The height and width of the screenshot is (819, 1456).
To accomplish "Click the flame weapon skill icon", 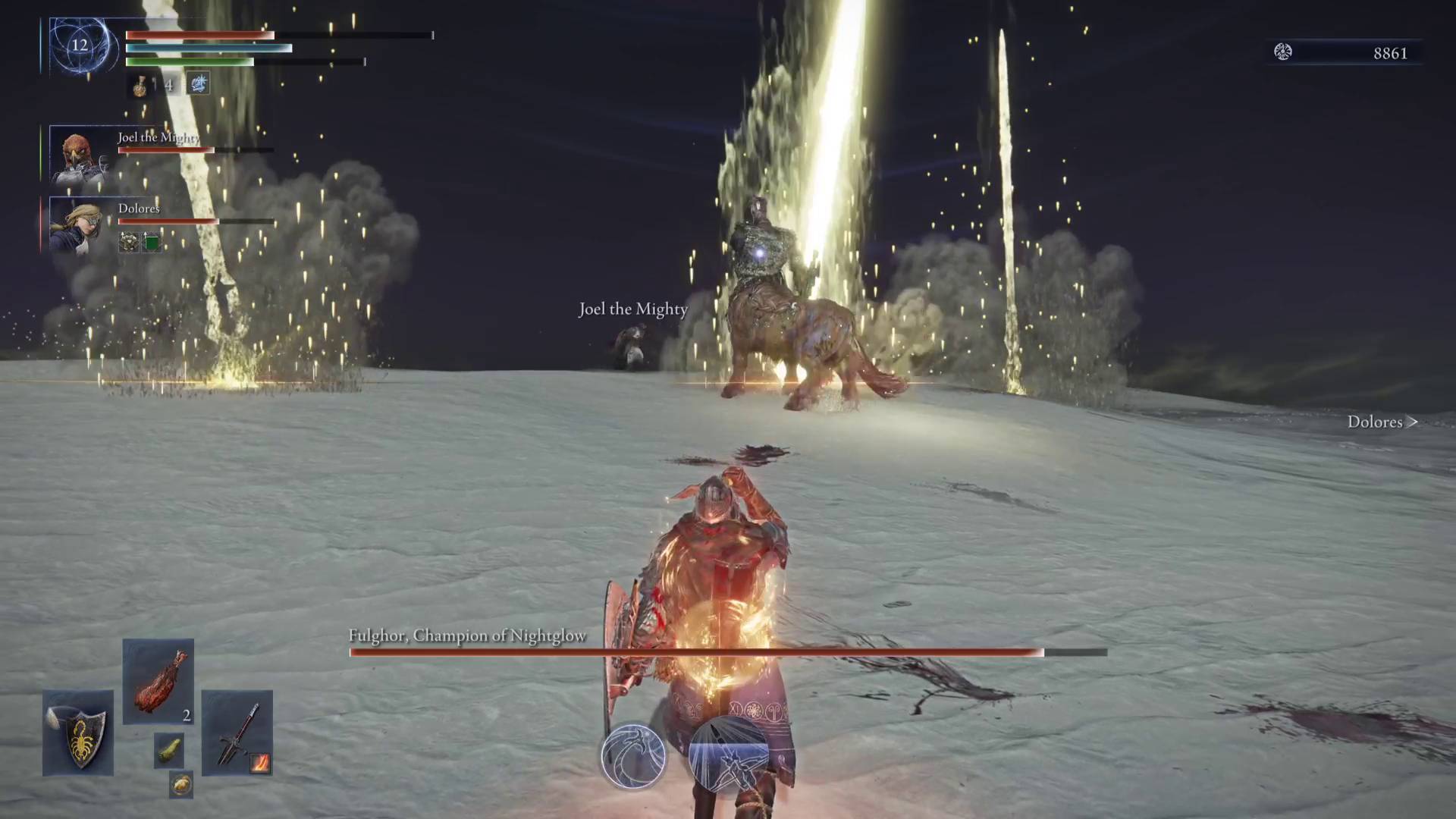I will tap(259, 762).
